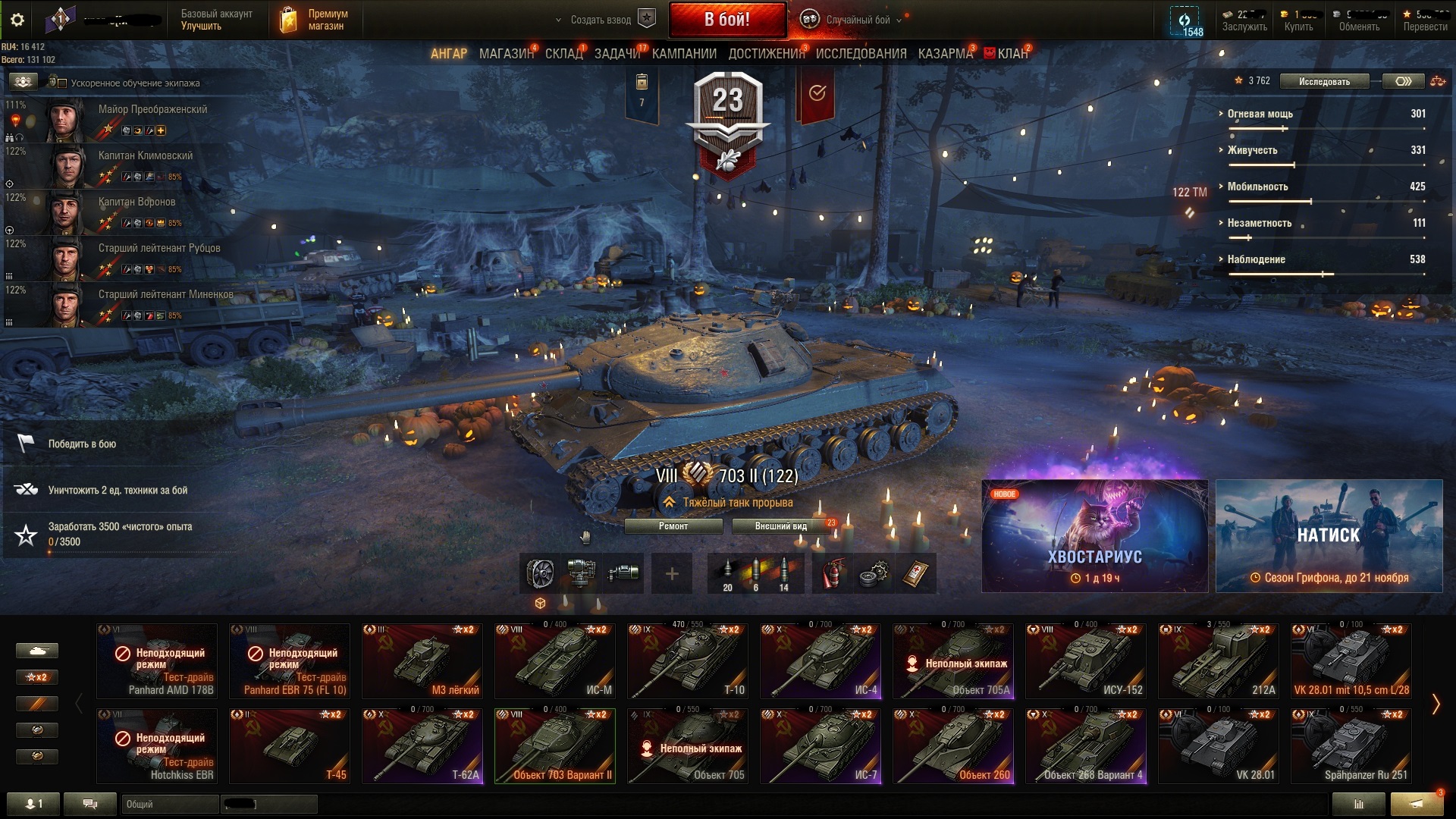Toggle Ускоренное обучение экипажа checkbox
This screenshot has height=819, width=1456.
(63, 83)
